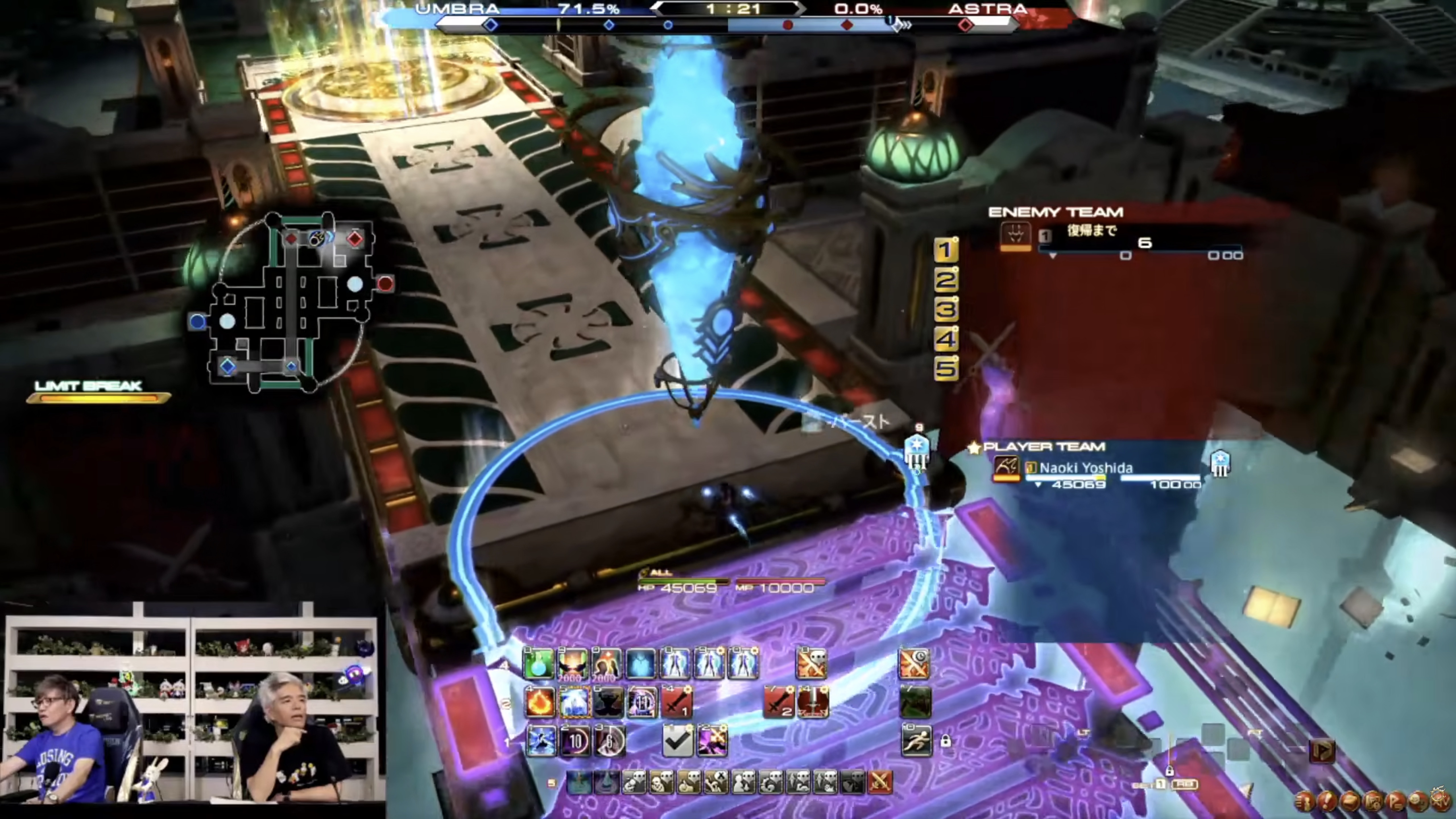Choose the gold number 1 marker
Screen dimensions: 1456x819
pyautogui.click(x=946, y=250)
